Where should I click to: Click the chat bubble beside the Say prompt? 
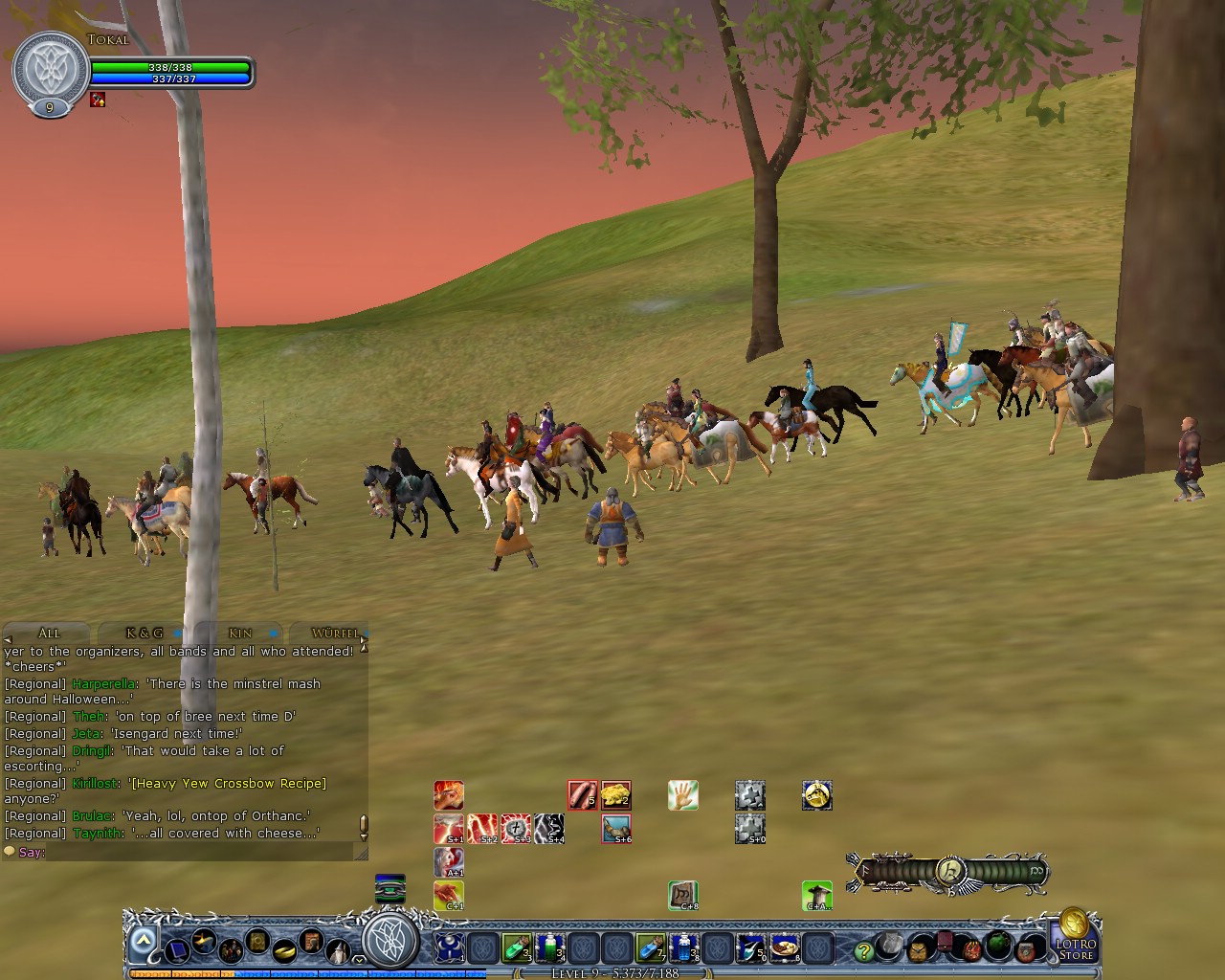point(9,851)
